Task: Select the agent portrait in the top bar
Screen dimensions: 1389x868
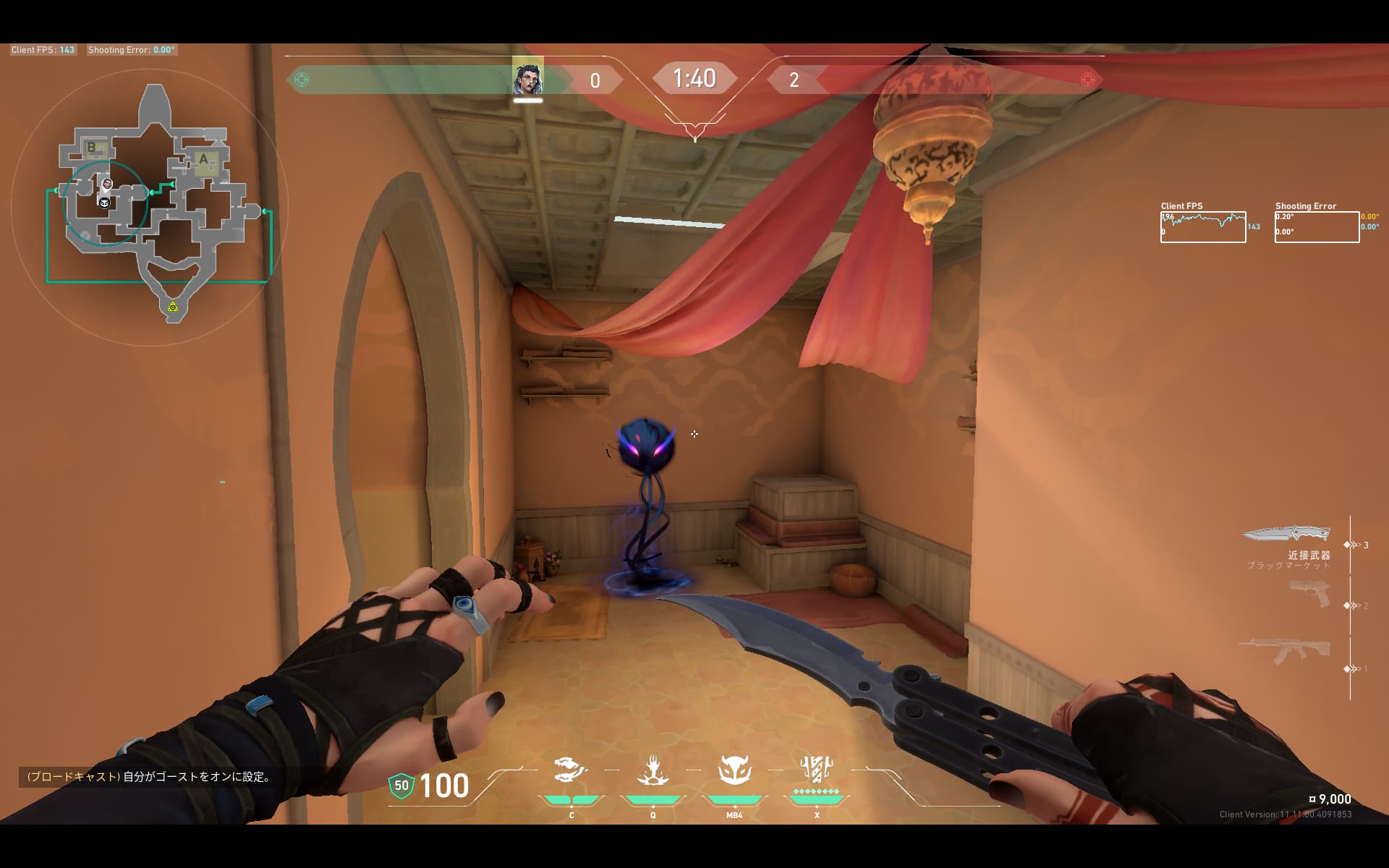Action: point(527,77)
